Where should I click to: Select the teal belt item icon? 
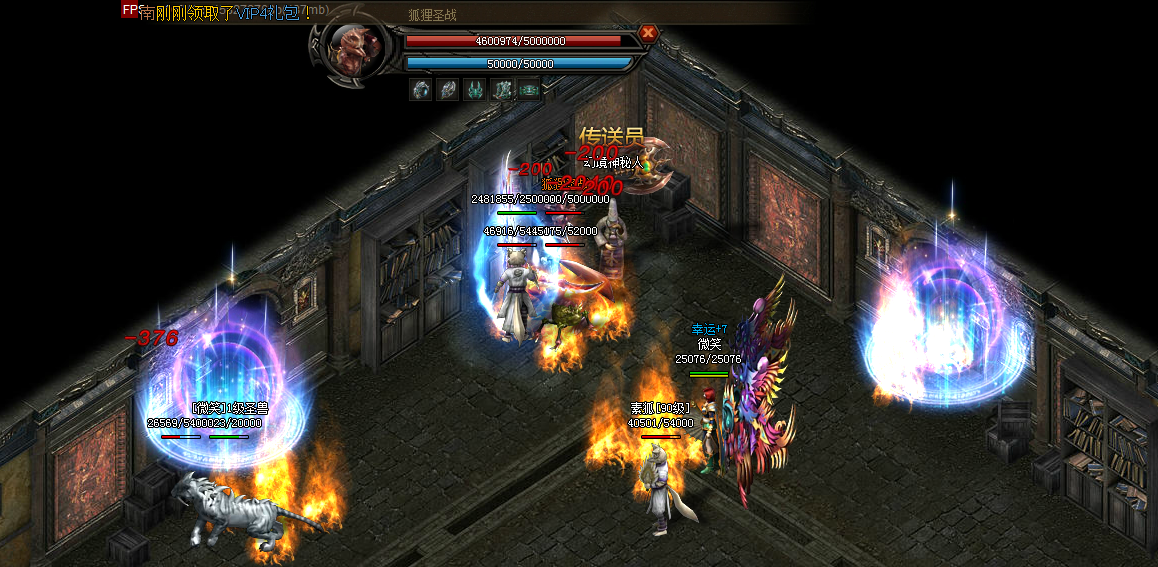[529, 90]
